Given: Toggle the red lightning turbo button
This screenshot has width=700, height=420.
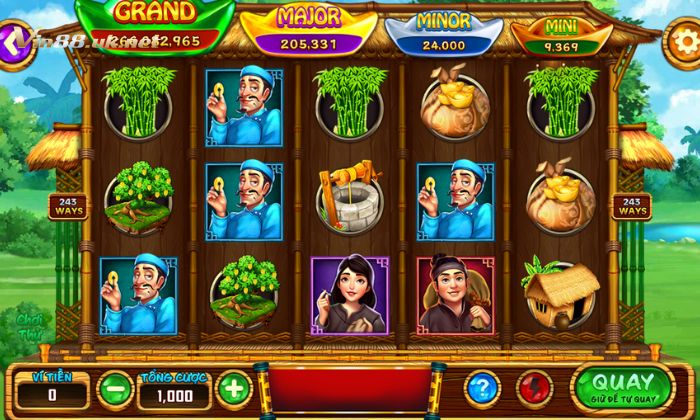Looking at the screenshot, I should [x=535, y=387].
